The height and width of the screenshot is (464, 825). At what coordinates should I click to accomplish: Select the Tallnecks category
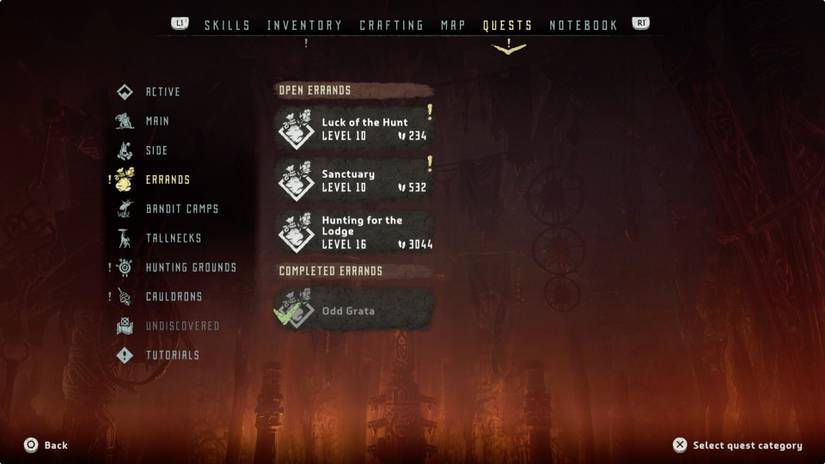(x=173, y=238)
